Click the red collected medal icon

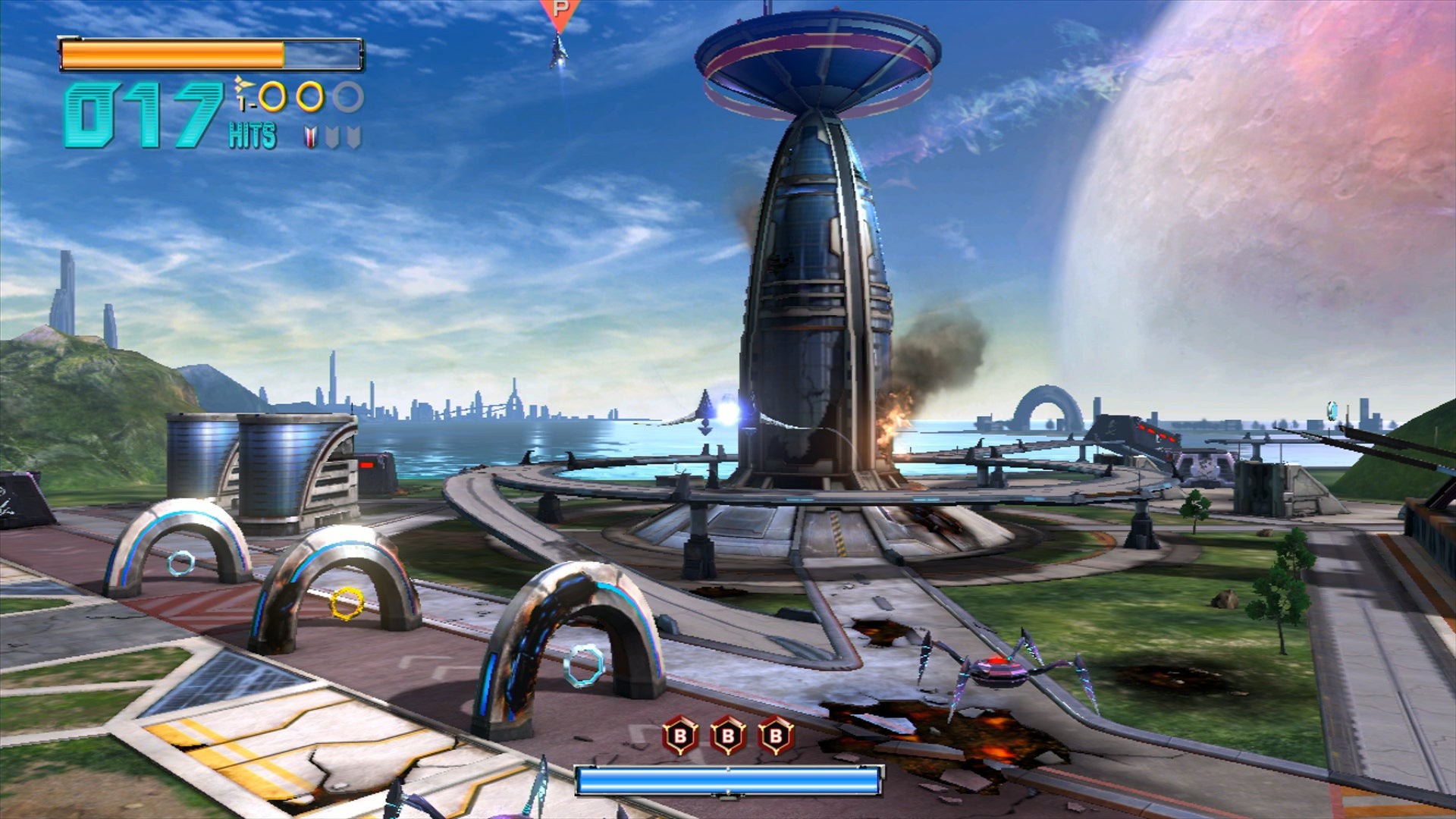coord(311,137)
